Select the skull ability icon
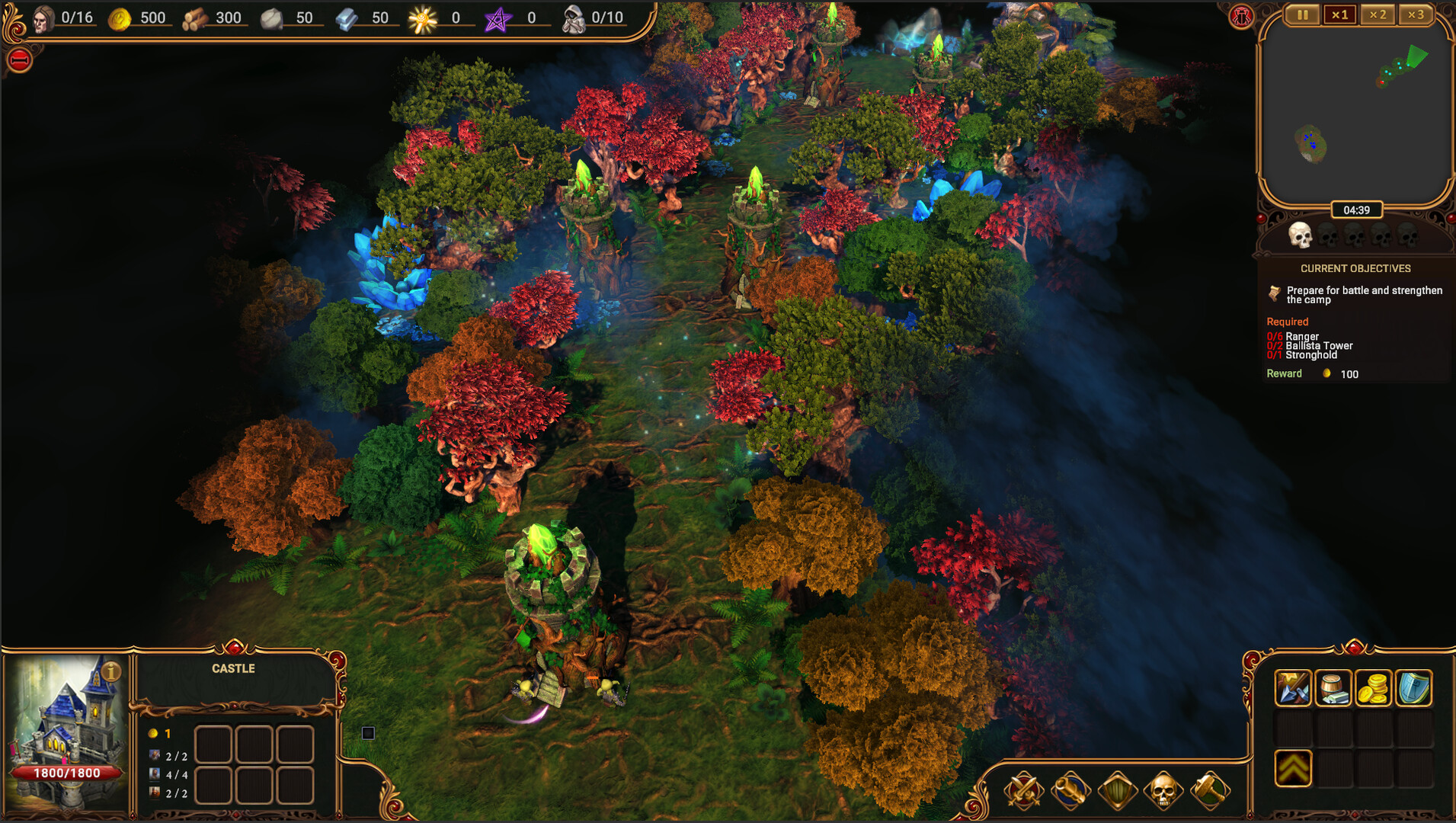 tap(1162, 791)
